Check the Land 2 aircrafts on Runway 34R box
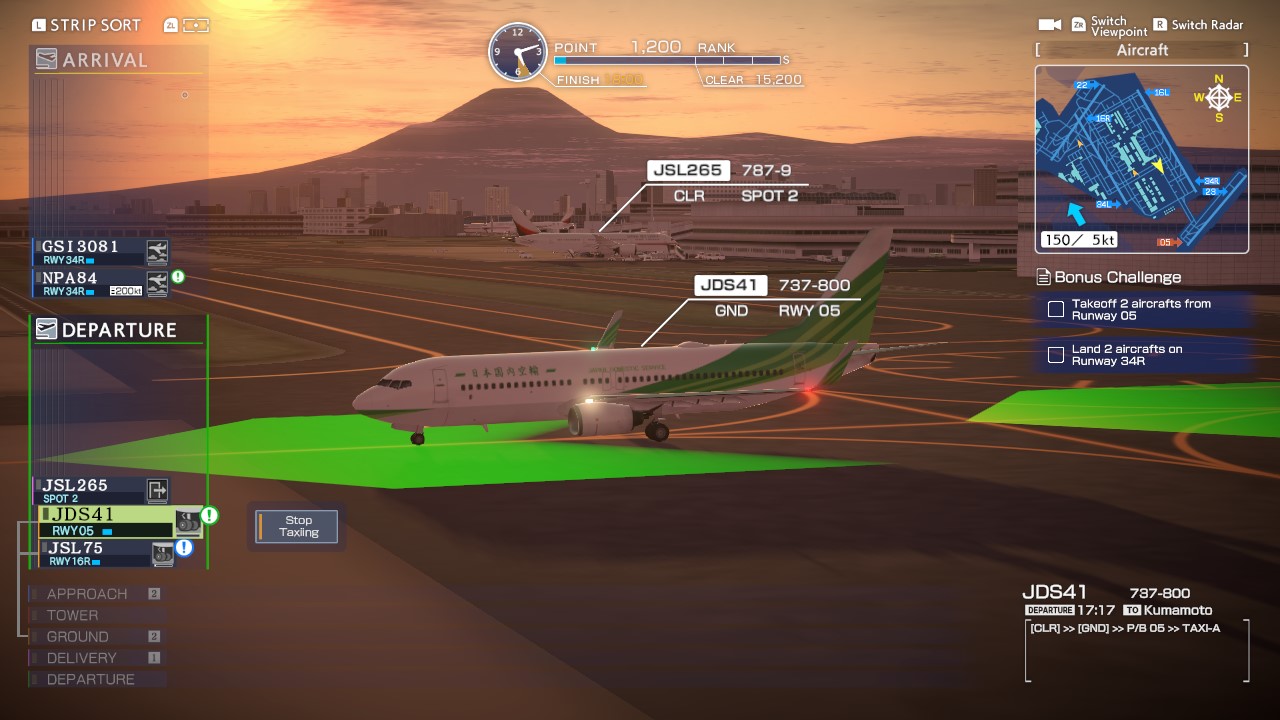 [x=1056, y=355]
